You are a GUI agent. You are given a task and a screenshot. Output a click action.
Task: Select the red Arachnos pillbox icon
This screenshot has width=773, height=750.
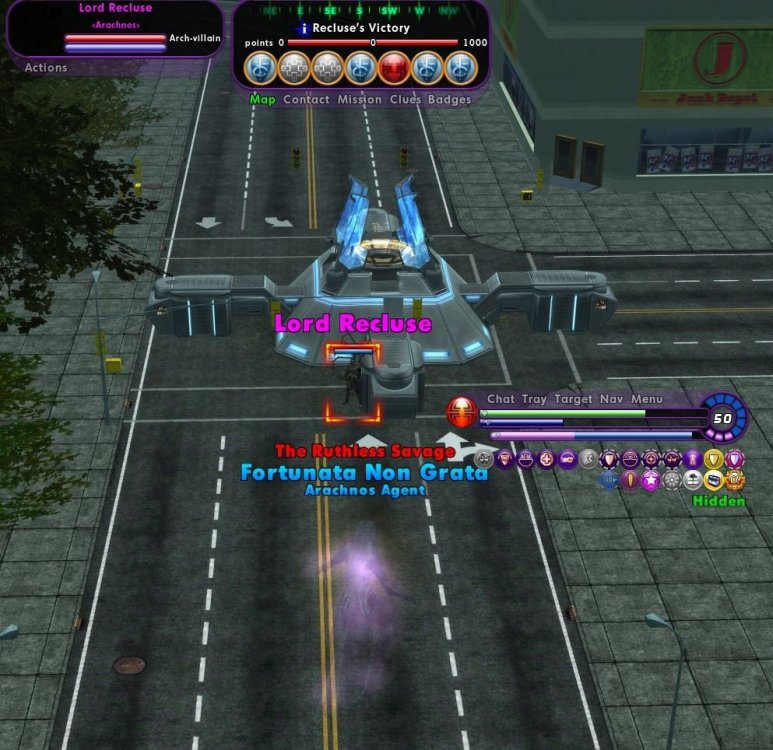pos(394,67)
